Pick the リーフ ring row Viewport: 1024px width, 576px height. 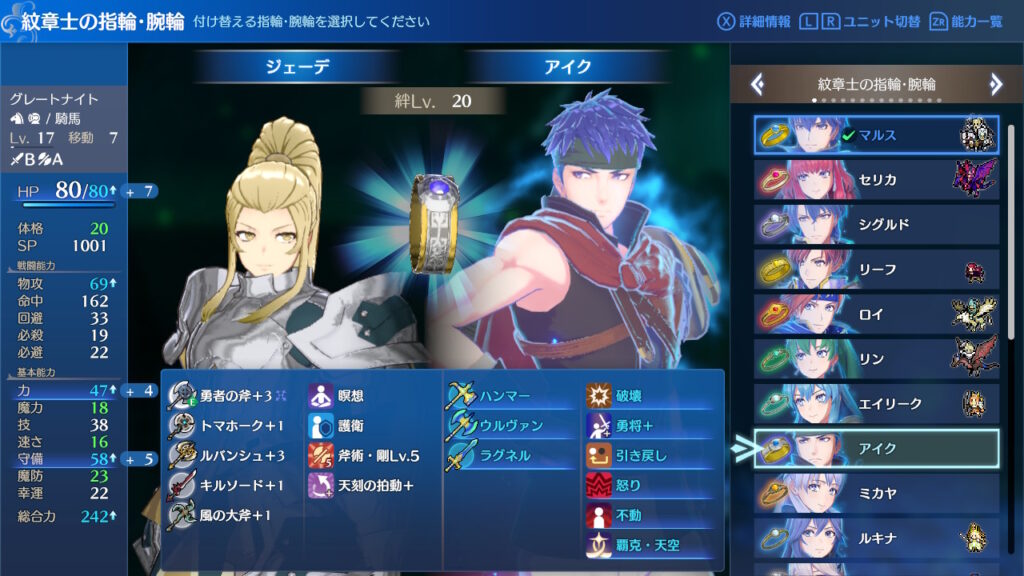click(x=876, y=269)
